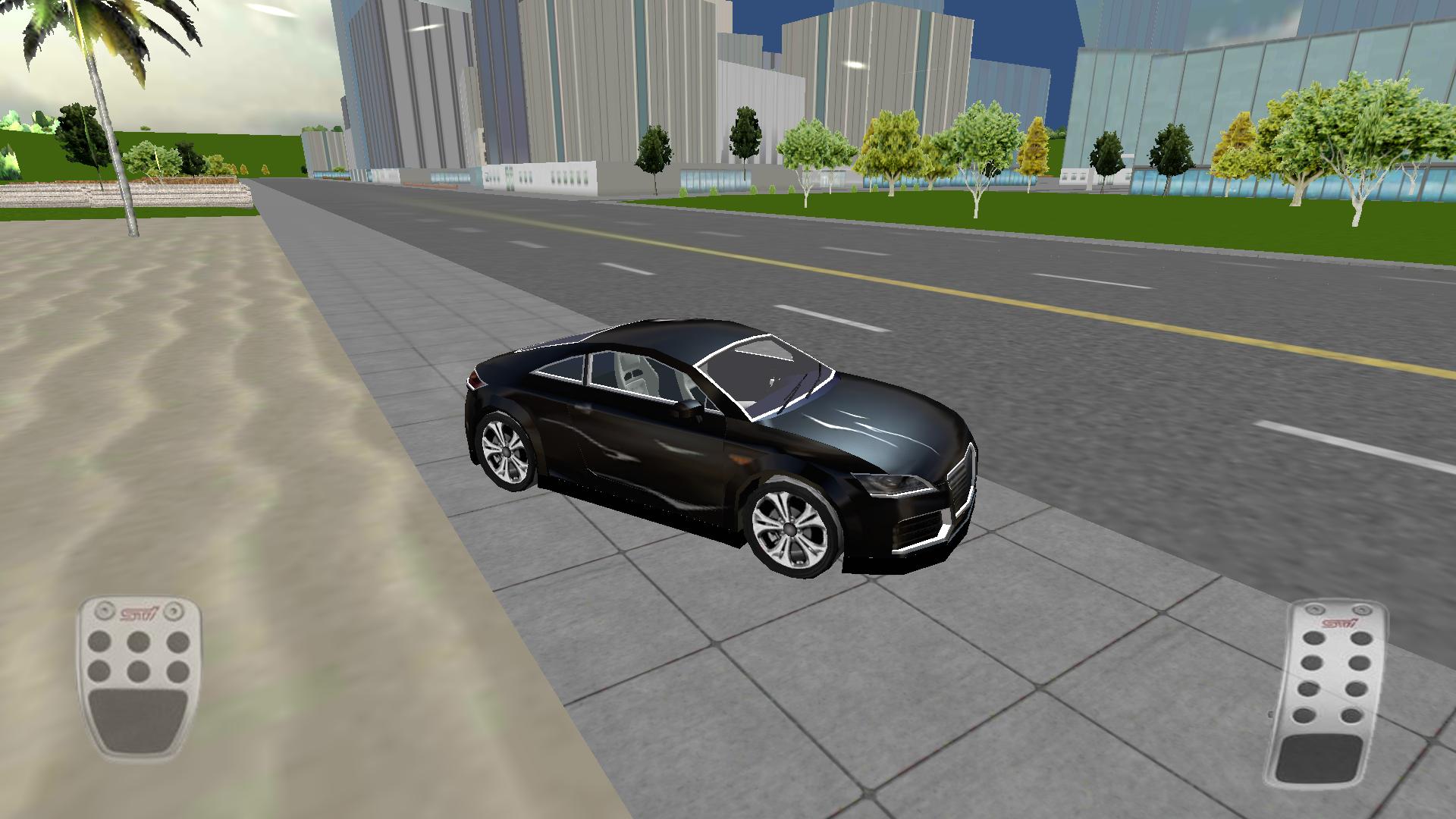
Task: Tap the gas pedal's top-right screw
Action: [x=1362, y=610]
